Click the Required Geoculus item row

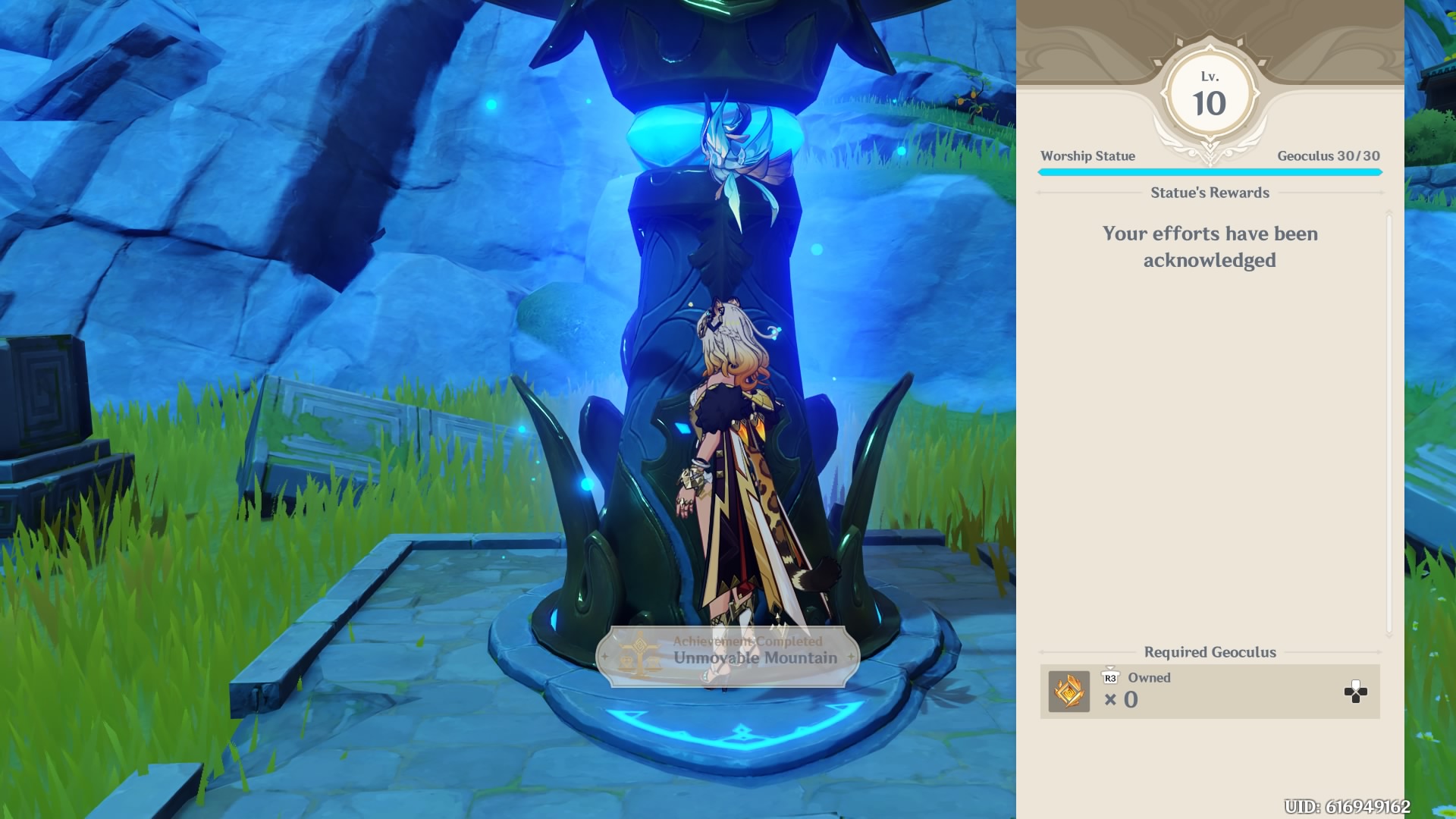coord(1210,692)
